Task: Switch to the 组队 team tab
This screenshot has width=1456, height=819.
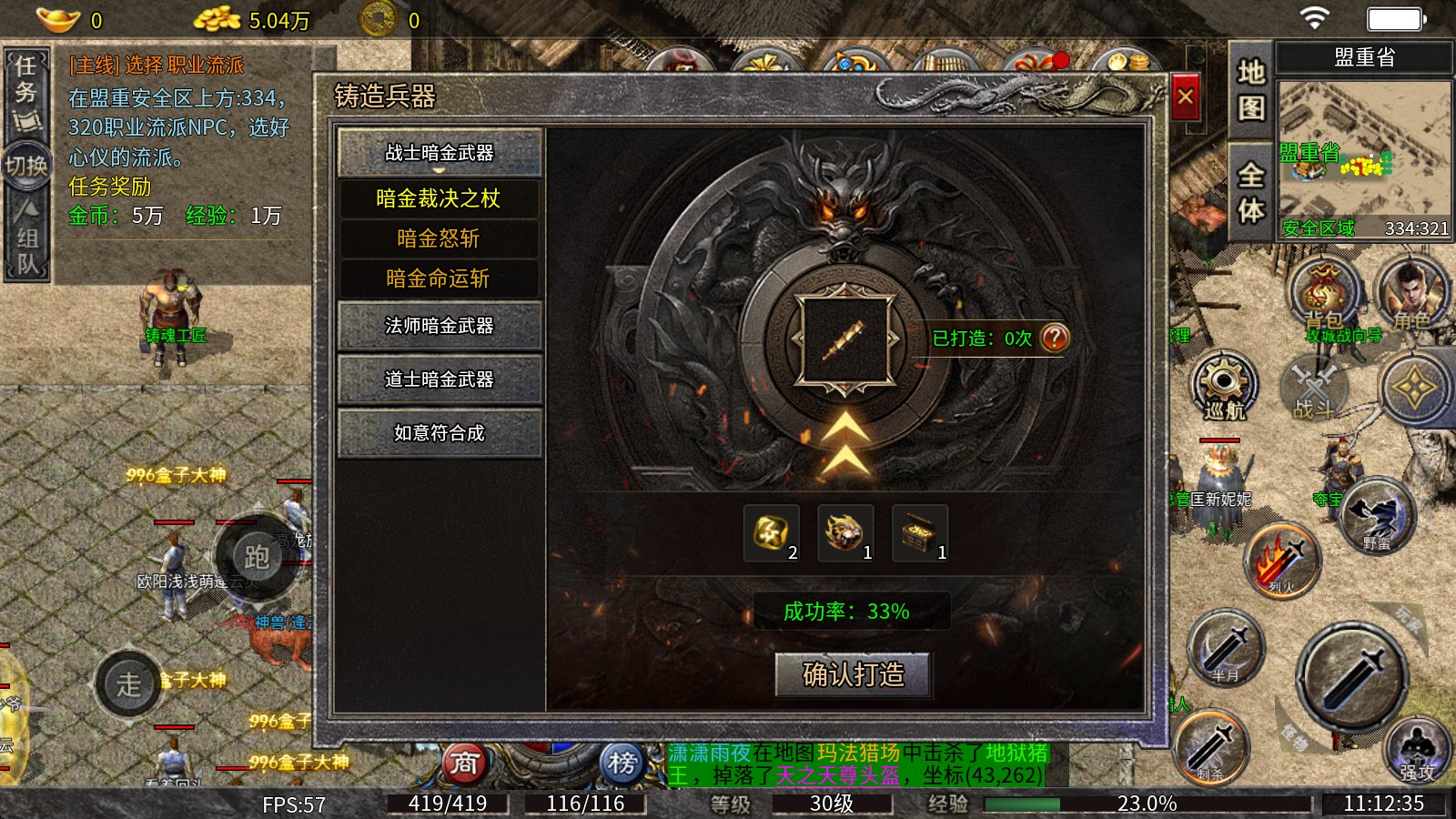Action: (x=26, y=239)
